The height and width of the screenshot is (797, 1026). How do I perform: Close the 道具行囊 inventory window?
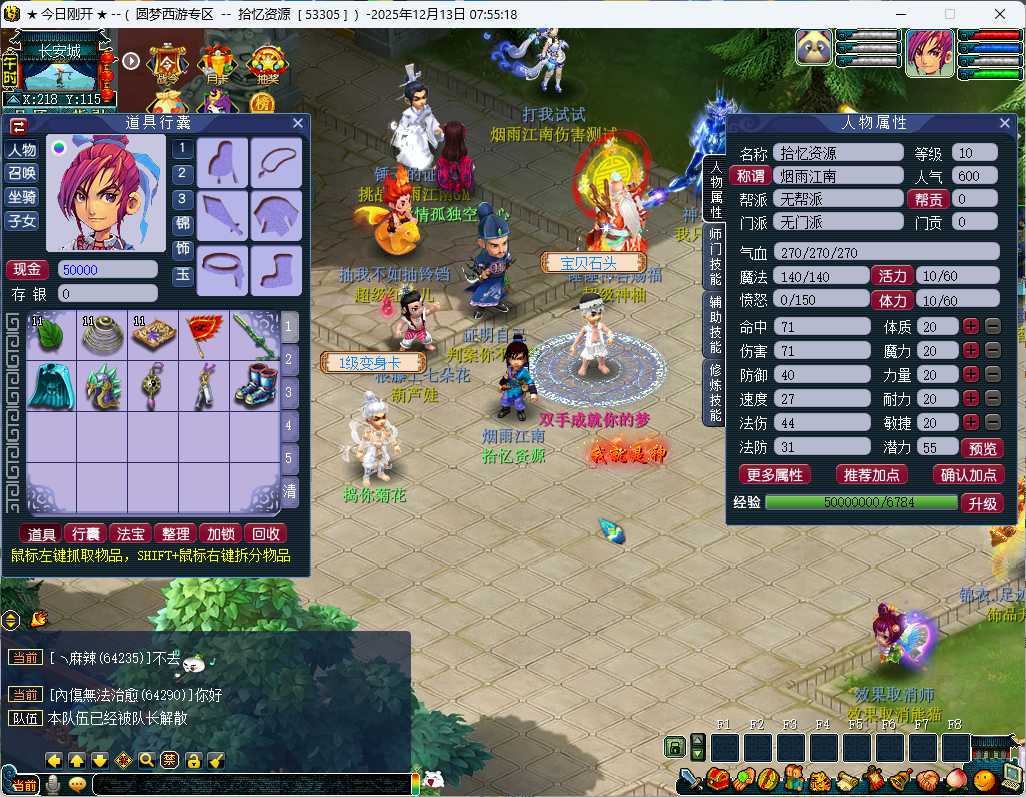coord(298,123)
